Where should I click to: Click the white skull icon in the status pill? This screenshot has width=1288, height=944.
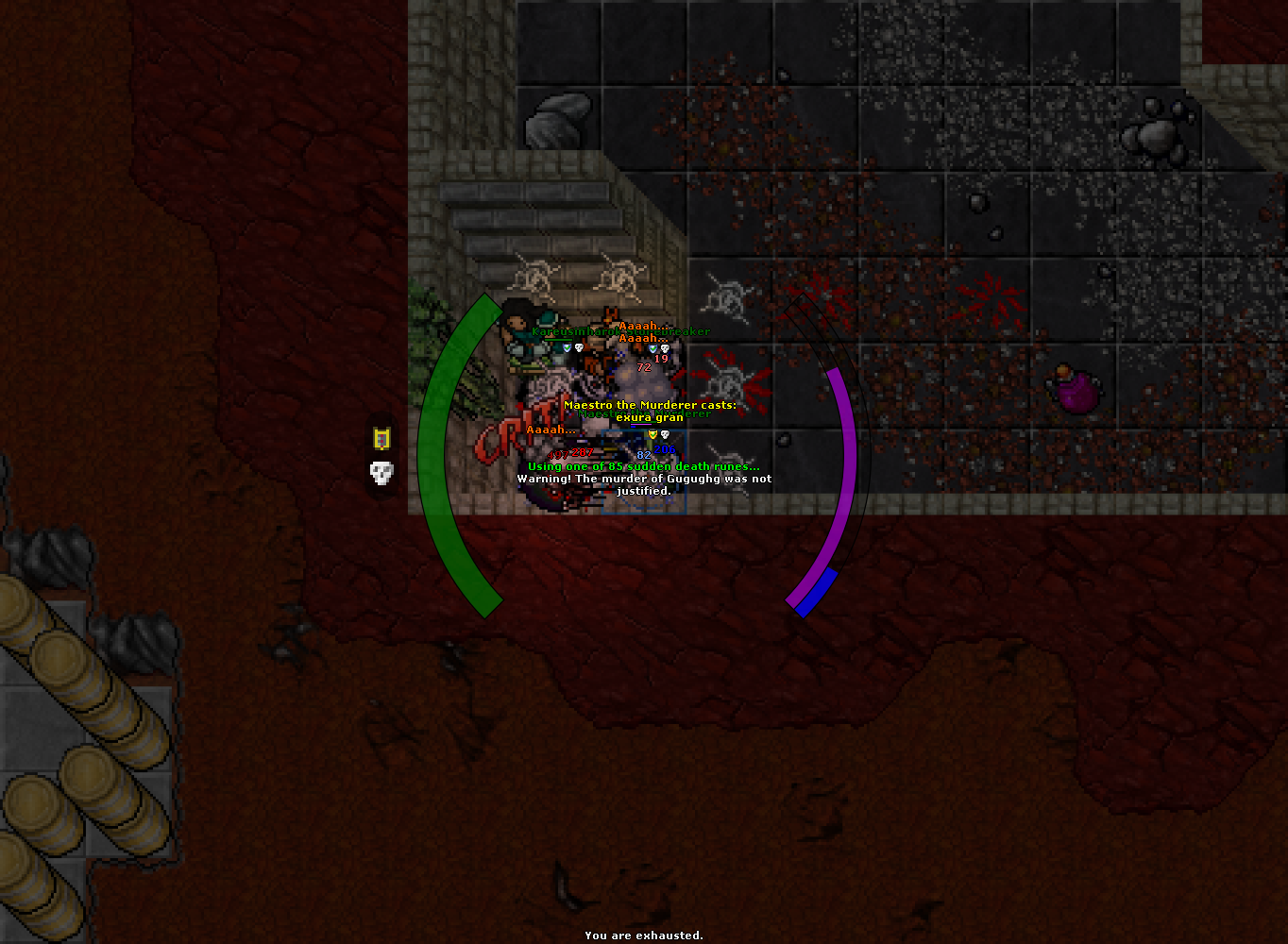tap(381, 472)
